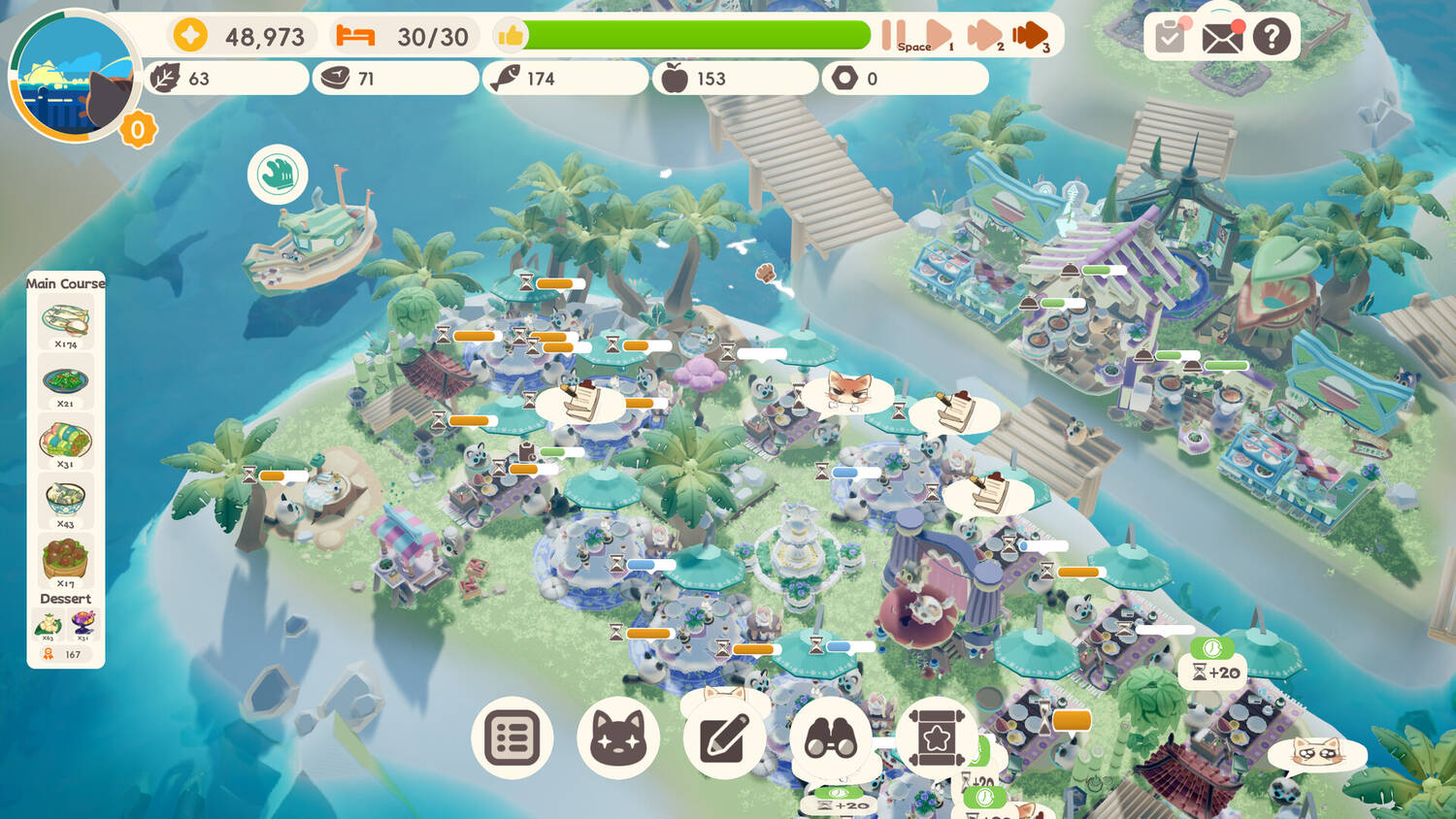Open the question mark help
Image resolution: width=1456 pixels, height=819 pixels.
coord(1272,38)
